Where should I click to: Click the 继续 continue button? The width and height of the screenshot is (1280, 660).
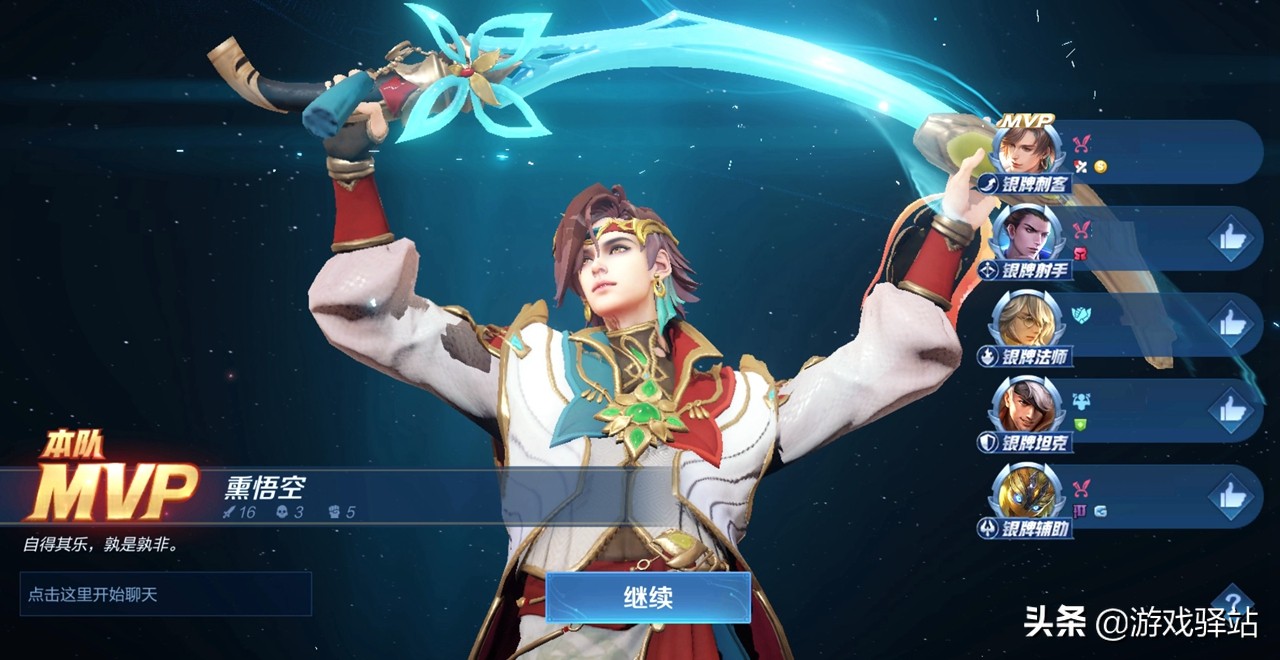click(648, 597)
